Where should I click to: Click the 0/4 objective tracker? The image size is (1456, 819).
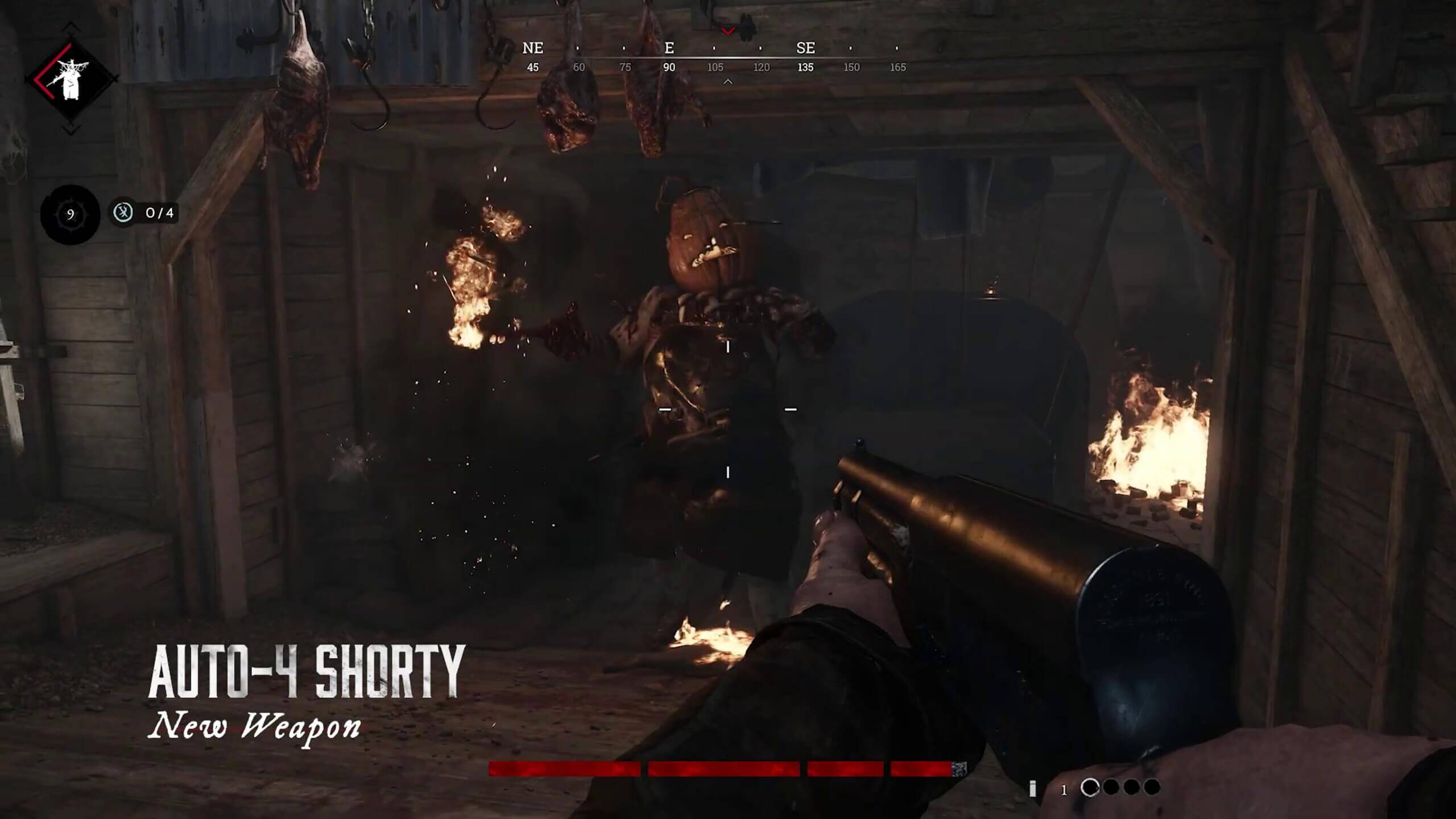point(144,213)
